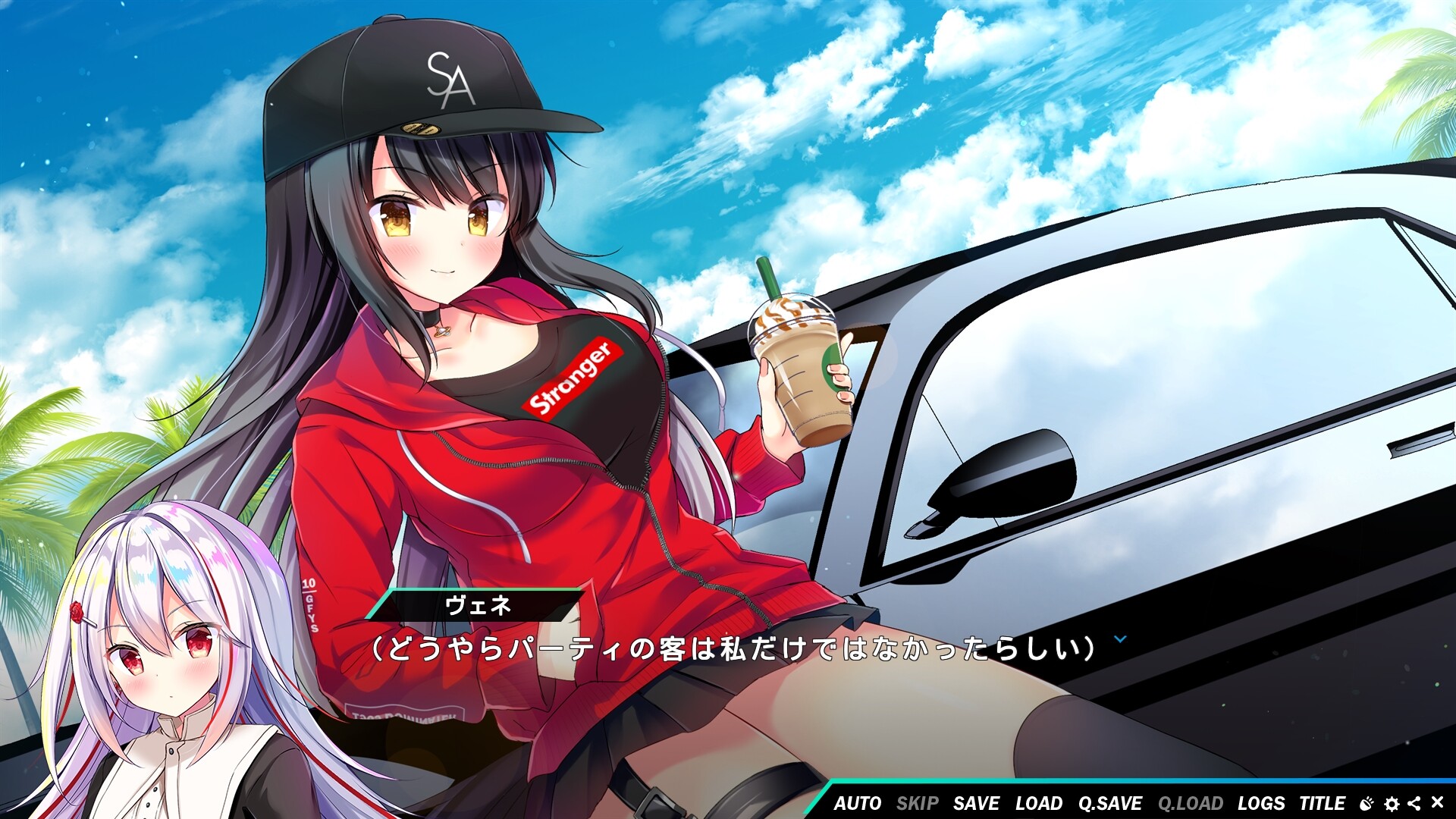Click the mouse icon in the toolbar
Screen dimensions: 1456x819
[x=1367, y=803]
